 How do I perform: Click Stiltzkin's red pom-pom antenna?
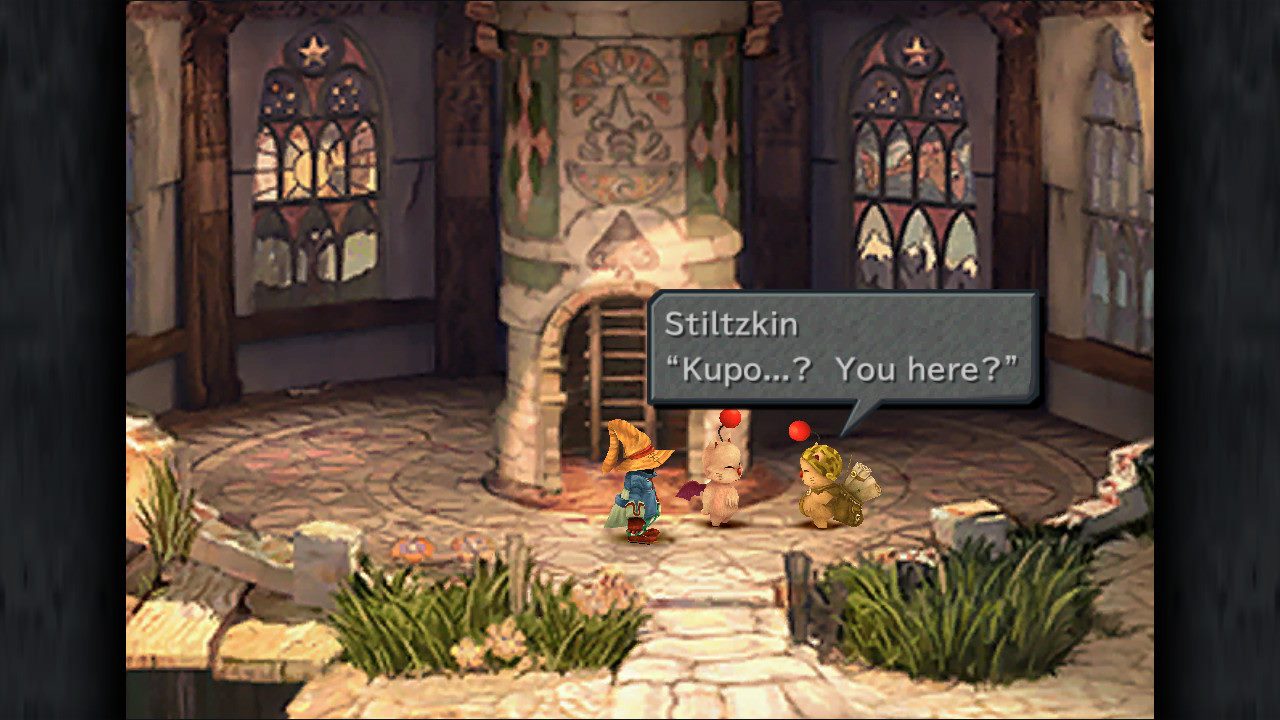pos(797,432)
